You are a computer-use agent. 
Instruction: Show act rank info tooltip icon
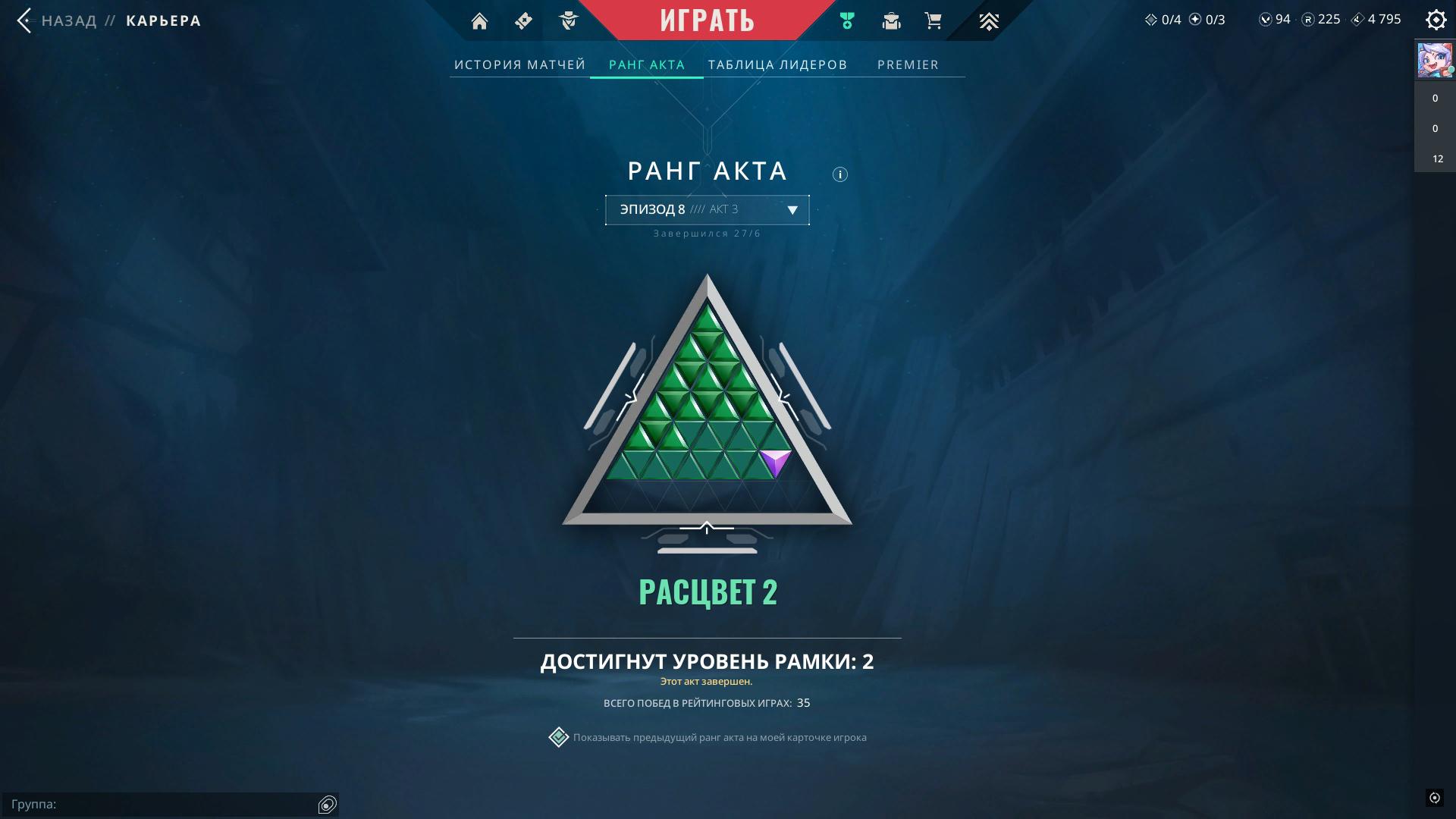[839, 174]
